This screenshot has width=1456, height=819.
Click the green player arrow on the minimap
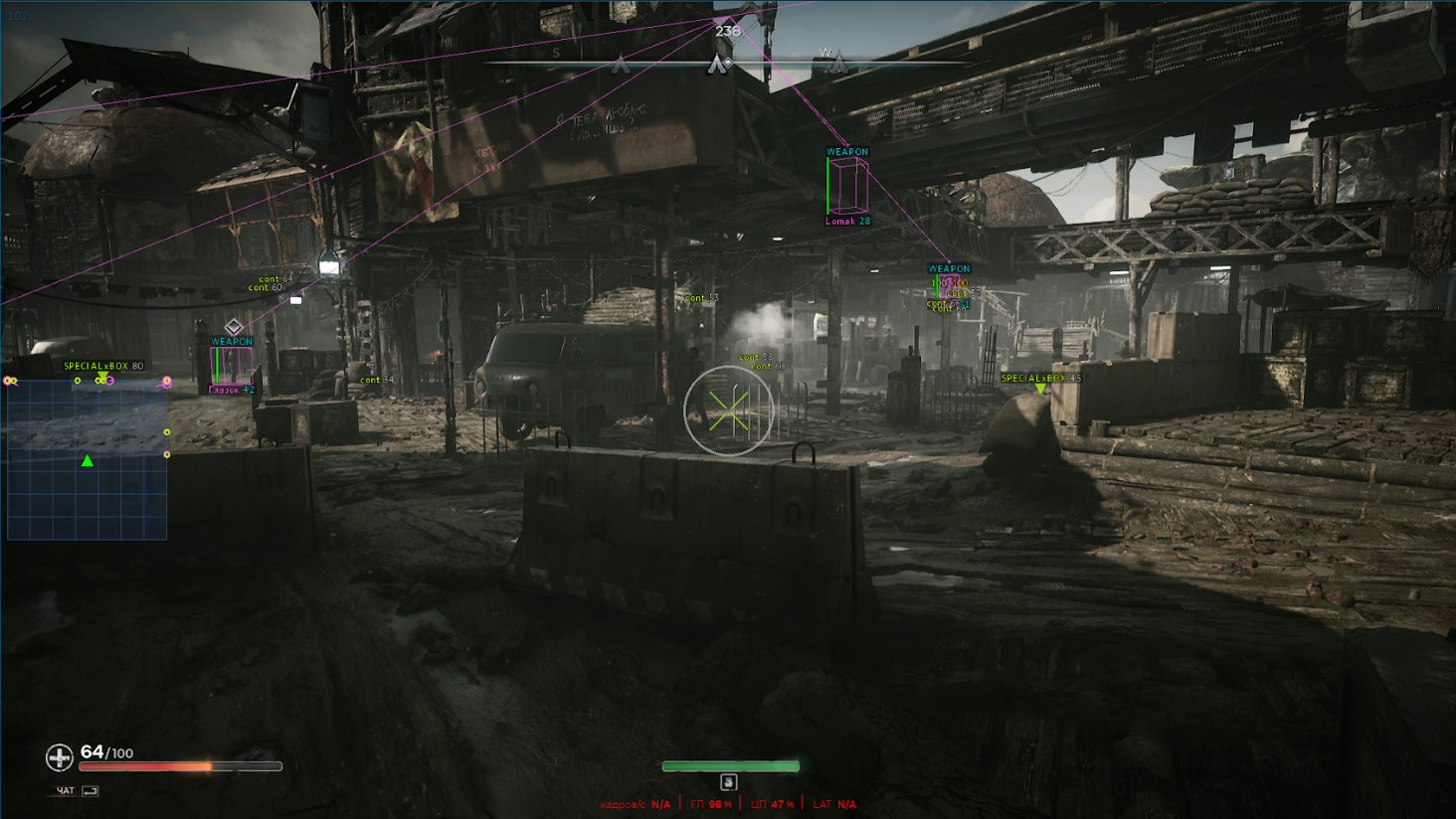tap(88, 460)
